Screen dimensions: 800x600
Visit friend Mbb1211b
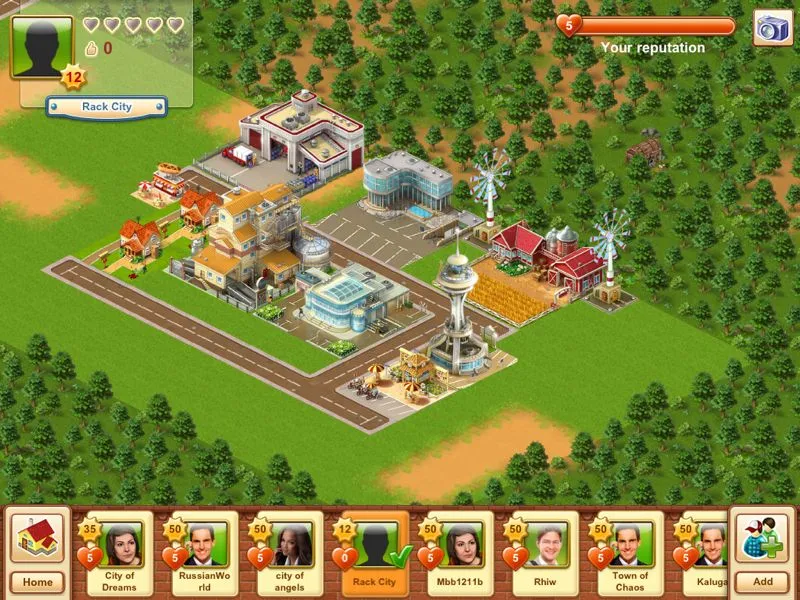coord(459,554)
